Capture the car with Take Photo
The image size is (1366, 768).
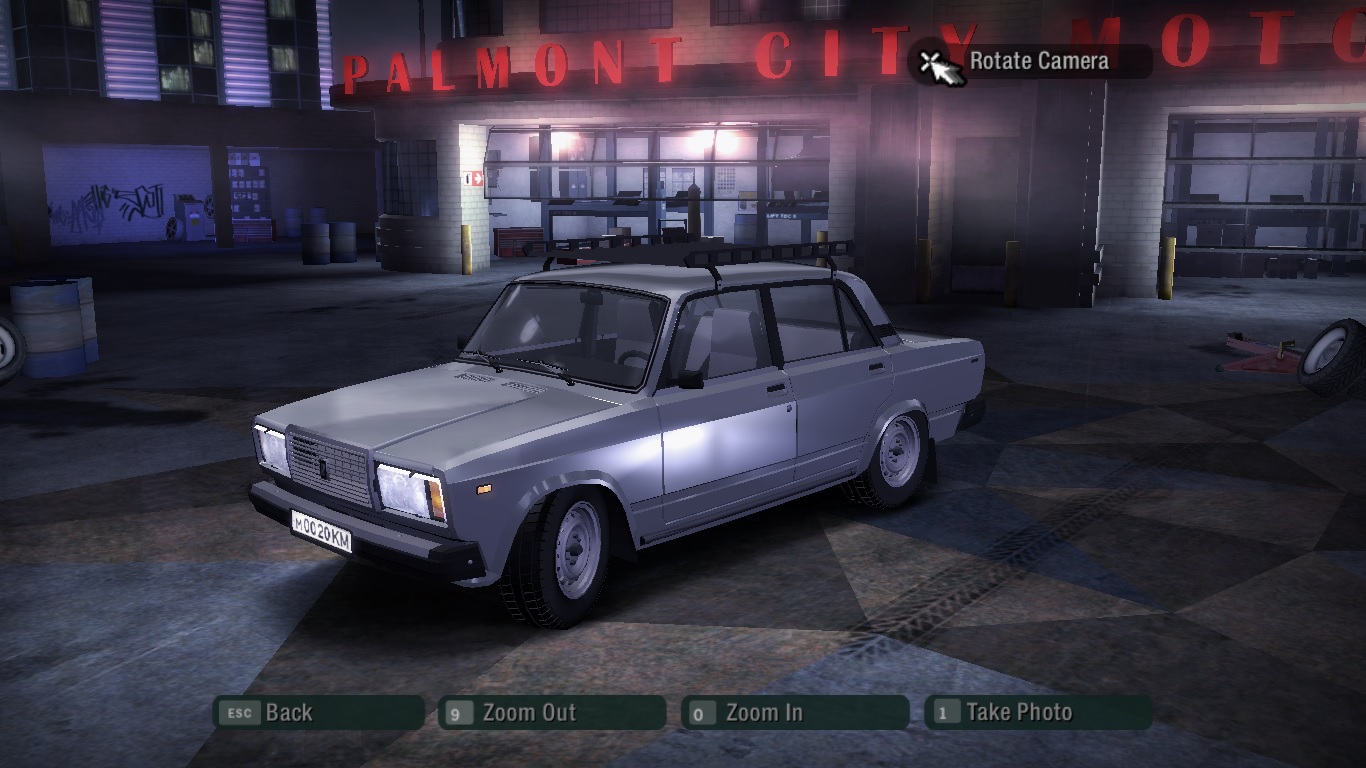1038,713
